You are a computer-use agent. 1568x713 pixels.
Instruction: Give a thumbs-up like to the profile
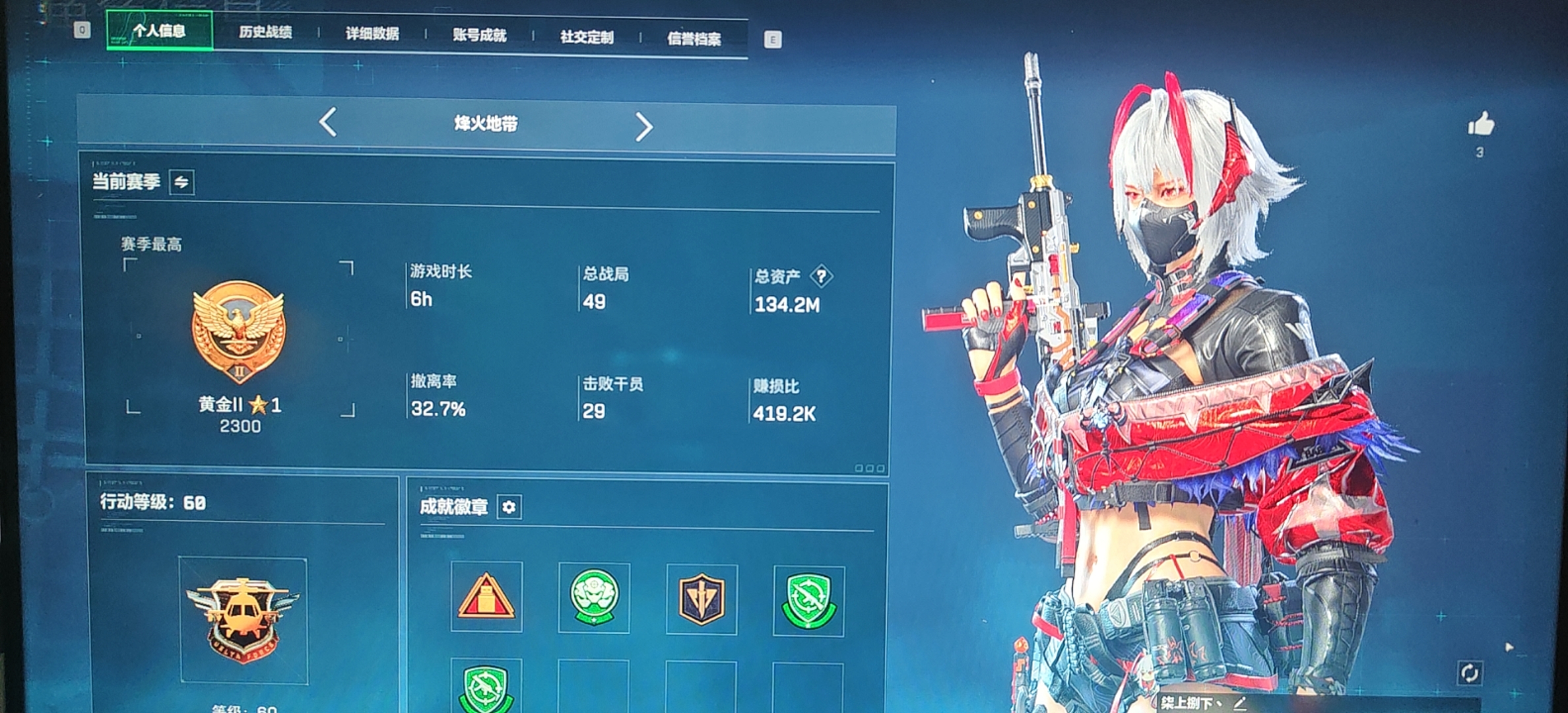coord(1481,124)
